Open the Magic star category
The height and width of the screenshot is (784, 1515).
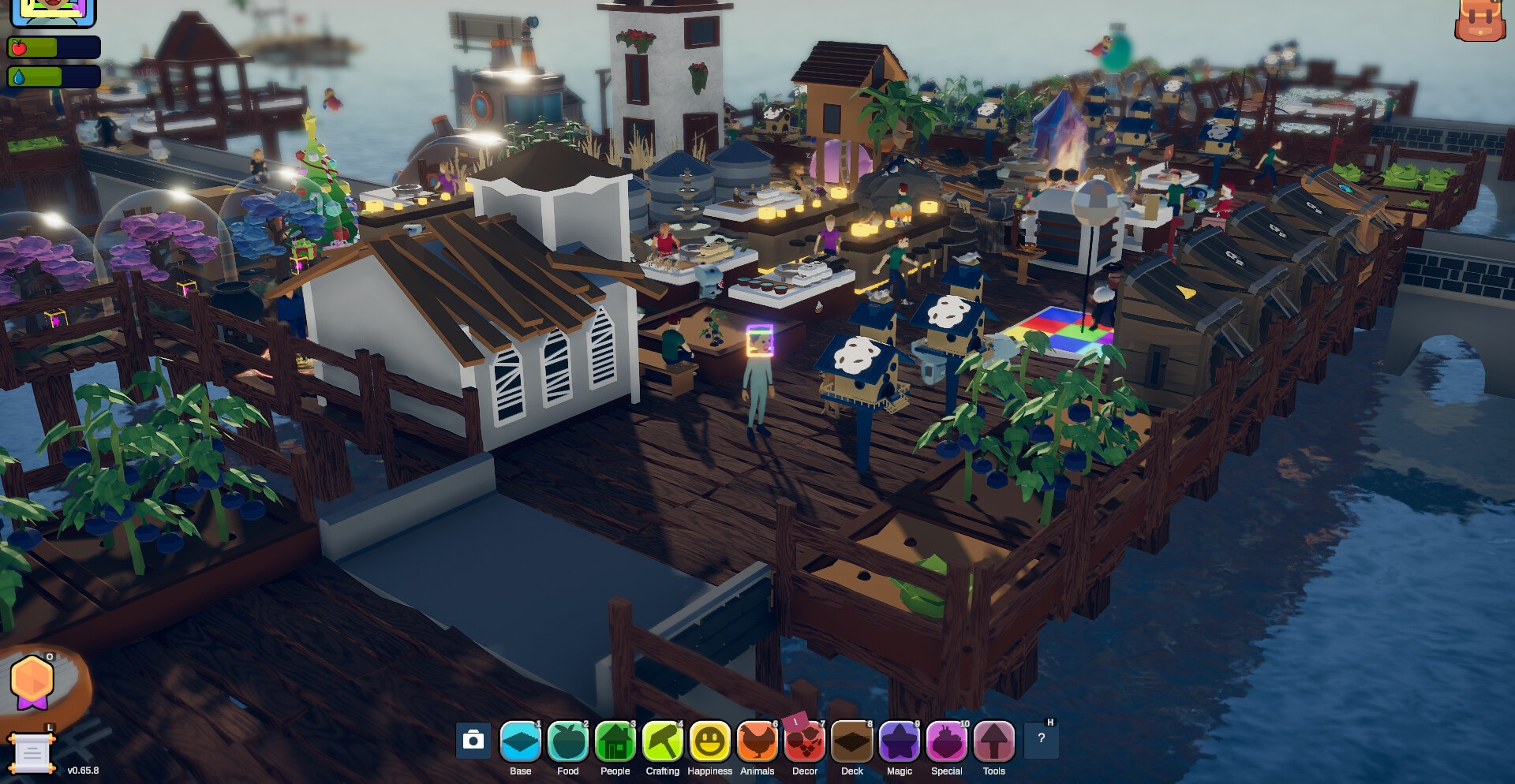pos(900,742)
